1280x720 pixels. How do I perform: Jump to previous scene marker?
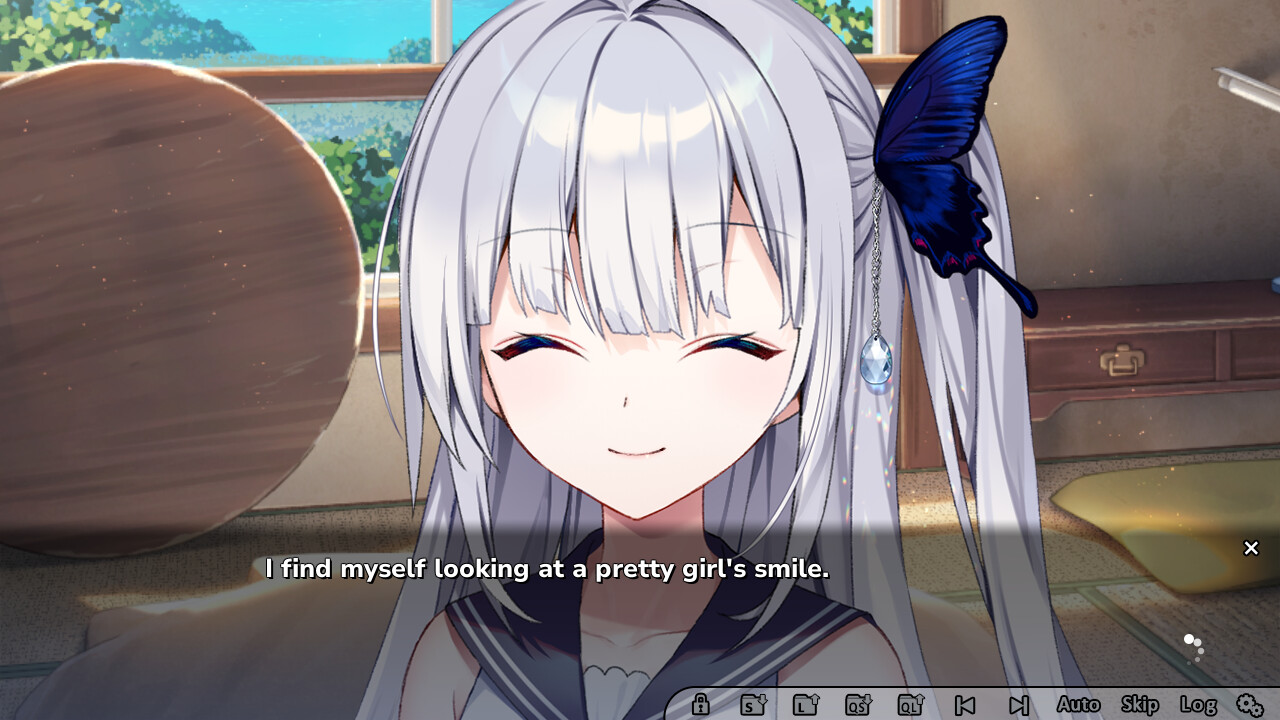(x=963, y=705)
